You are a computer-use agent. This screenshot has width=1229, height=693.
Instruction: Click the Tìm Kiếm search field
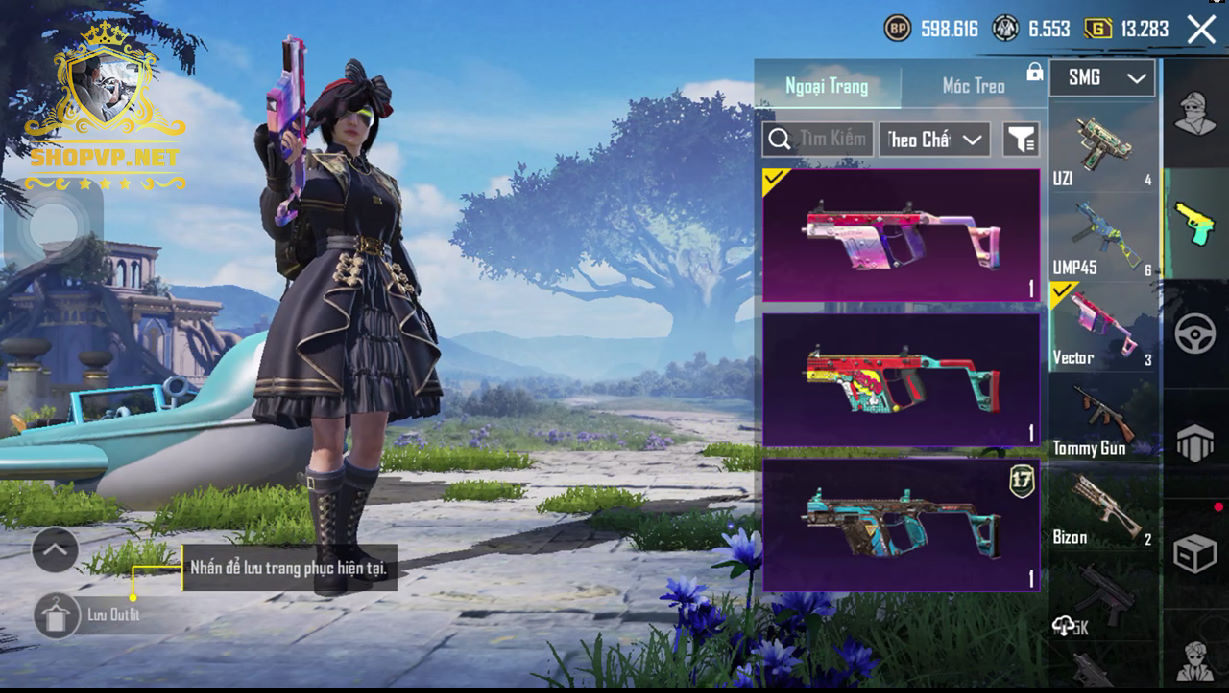click(818, 140)
